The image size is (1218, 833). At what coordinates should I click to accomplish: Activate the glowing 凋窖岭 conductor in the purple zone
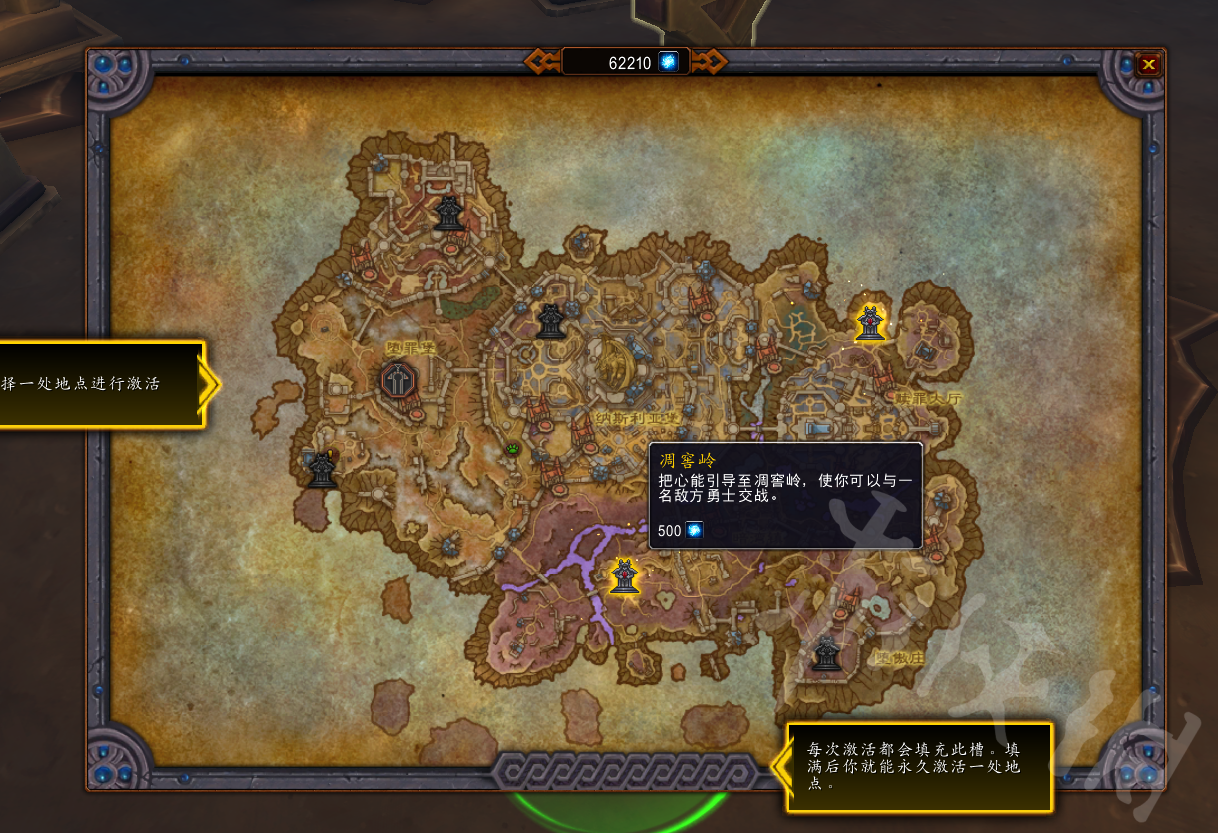coord(624,576)
